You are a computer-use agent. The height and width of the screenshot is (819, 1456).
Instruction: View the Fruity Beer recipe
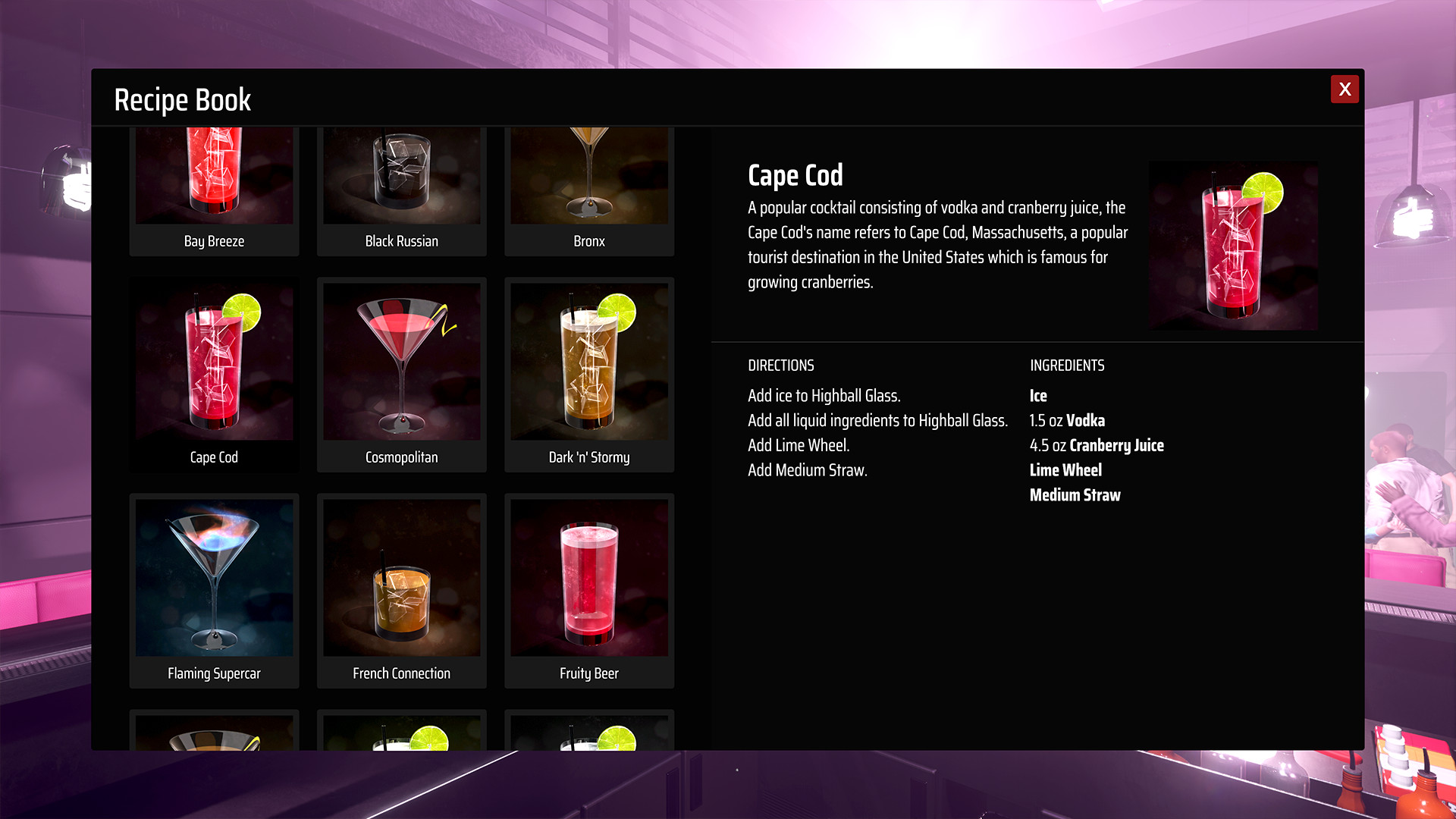(x=589, y=588)
